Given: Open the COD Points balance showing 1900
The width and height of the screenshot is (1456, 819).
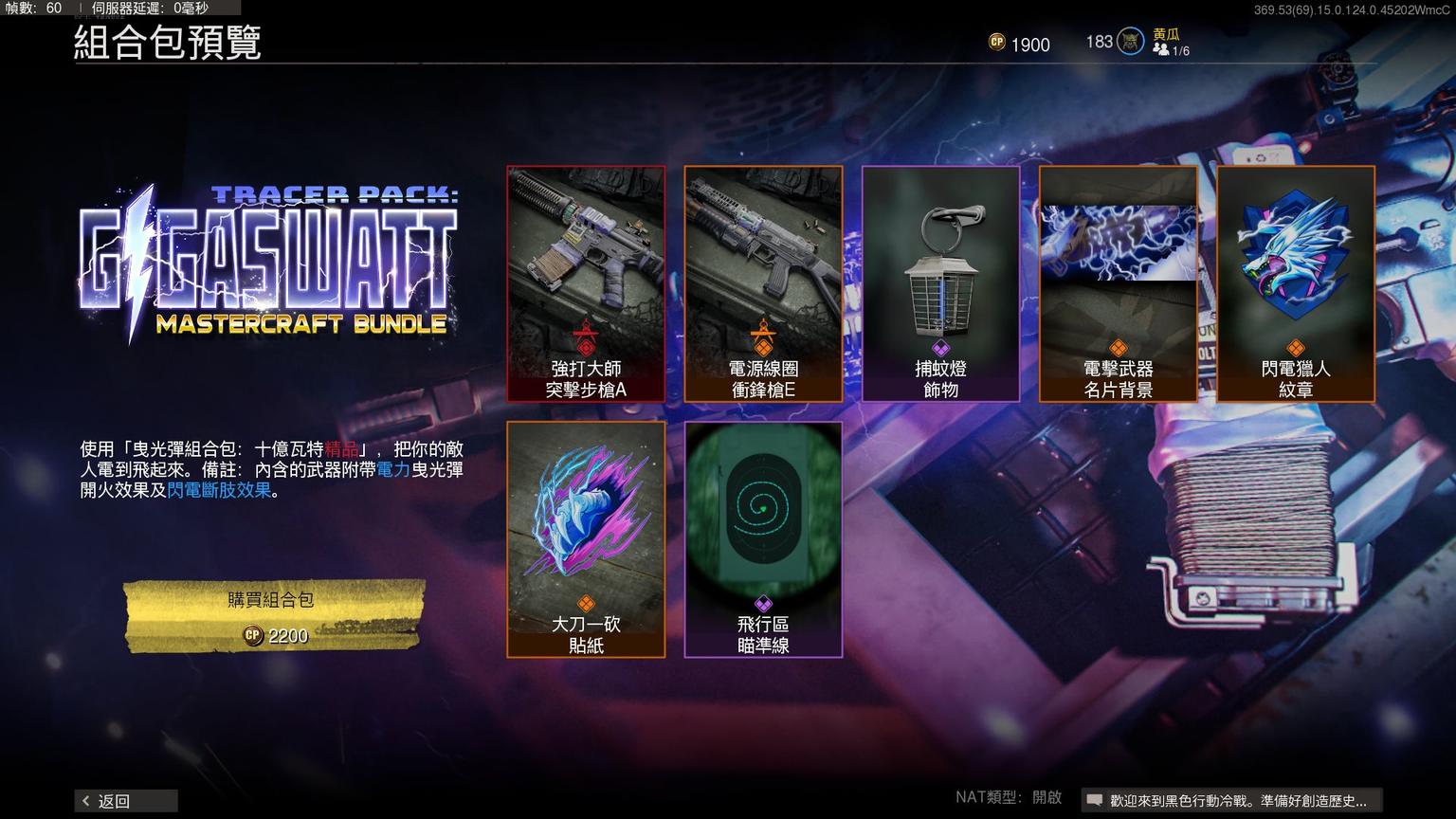Looking at the screenshot, I should coord(1019,44).
